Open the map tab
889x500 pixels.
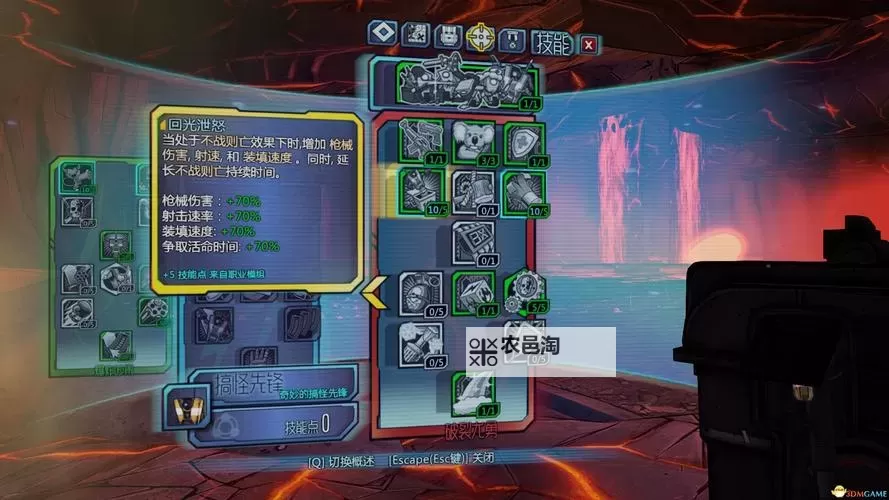pyautogui.click(x=415, y=35)
